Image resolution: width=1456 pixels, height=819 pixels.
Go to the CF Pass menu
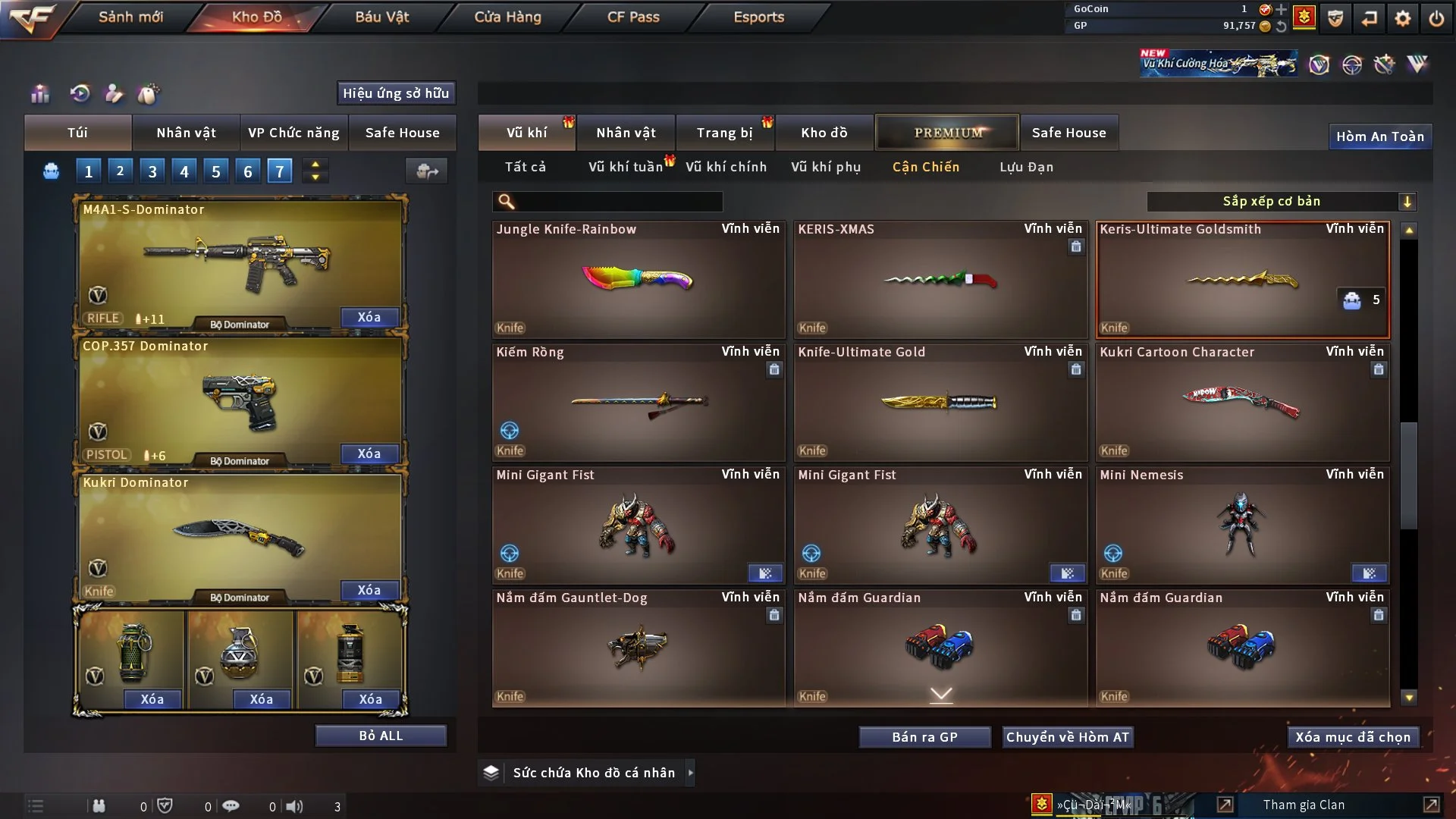click(x=633, y=17)
